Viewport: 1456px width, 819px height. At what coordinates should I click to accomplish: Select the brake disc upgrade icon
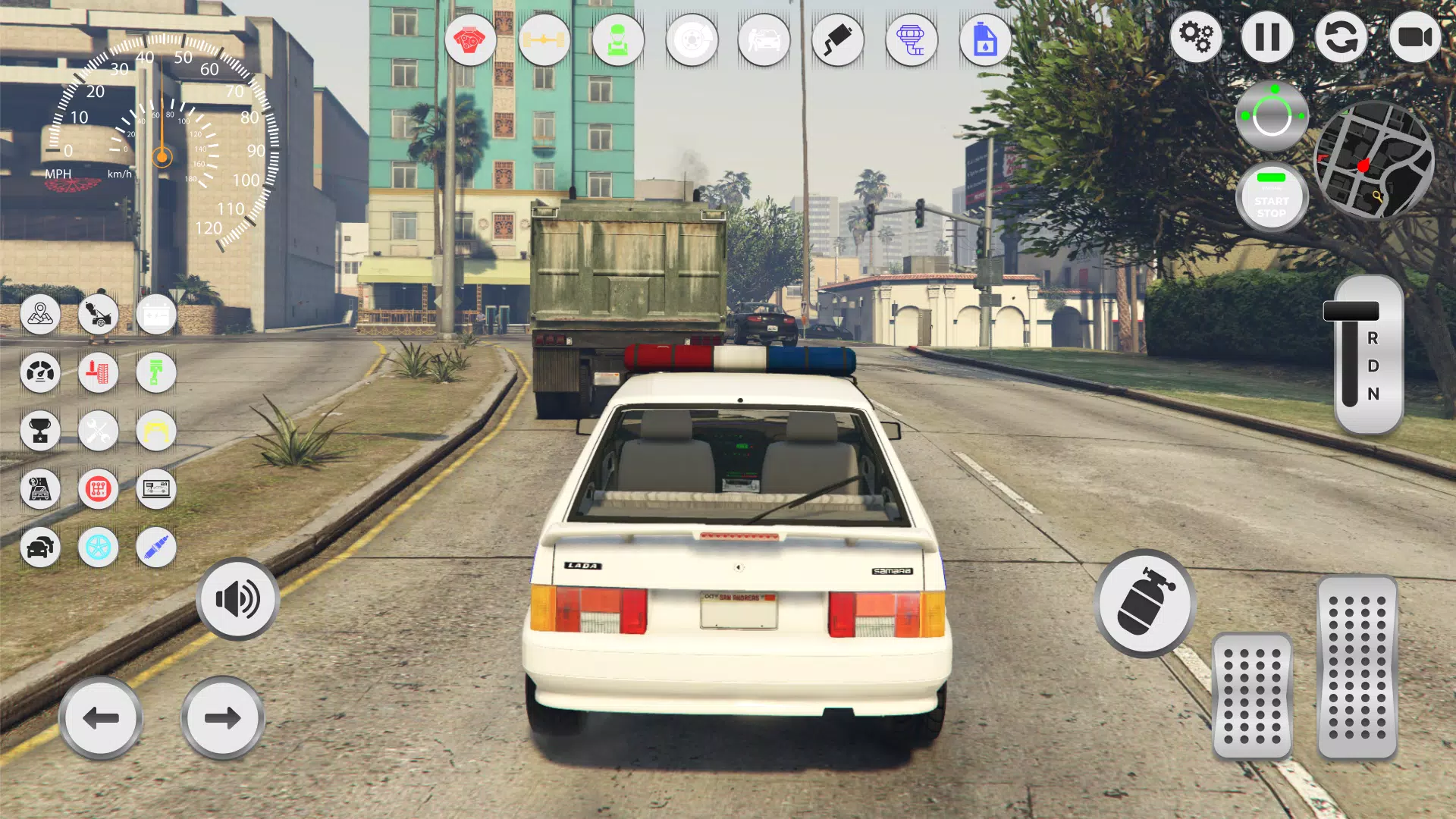click(x=689, y=40)
